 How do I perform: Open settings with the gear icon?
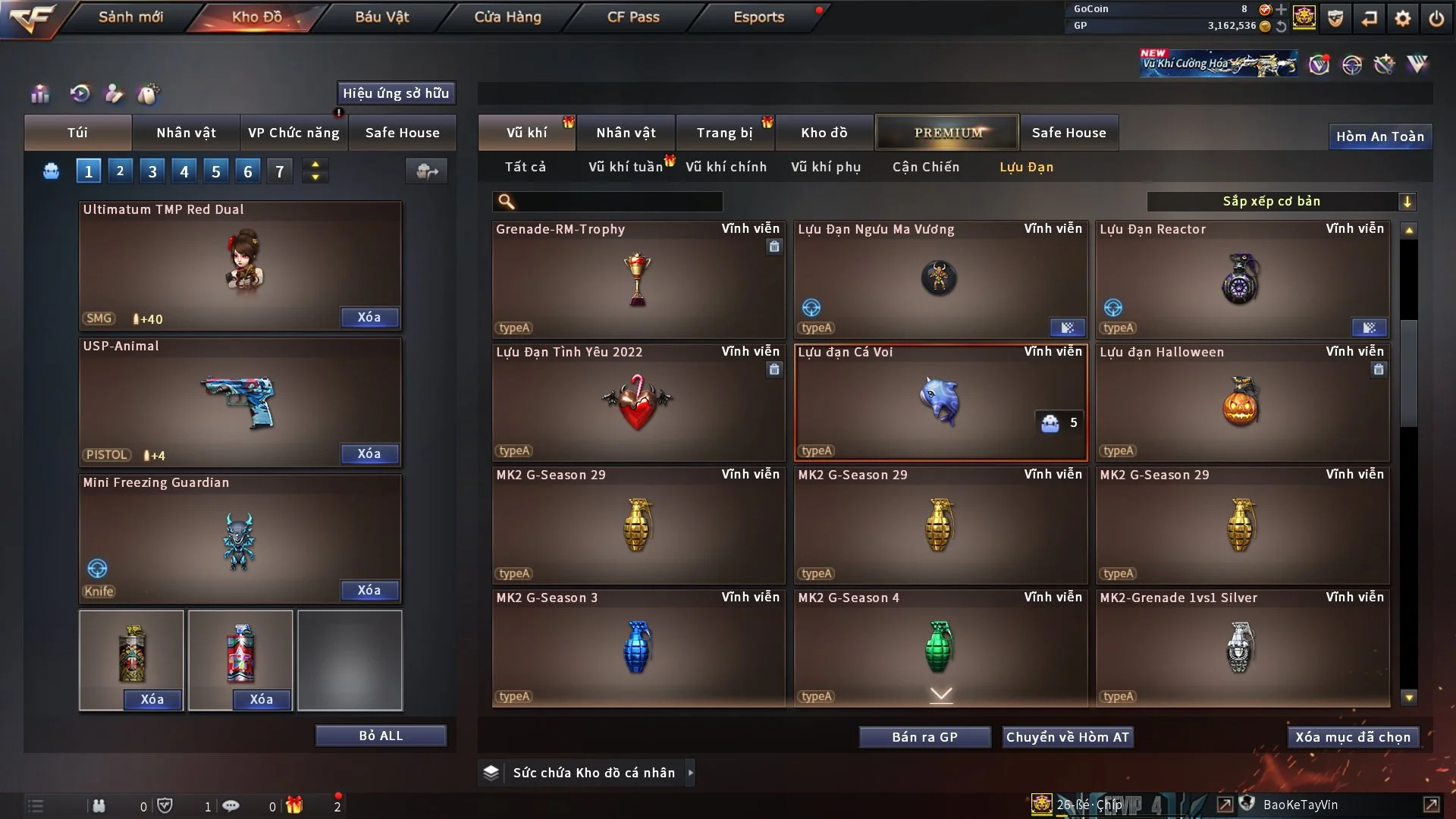(x=1402, y=18)
